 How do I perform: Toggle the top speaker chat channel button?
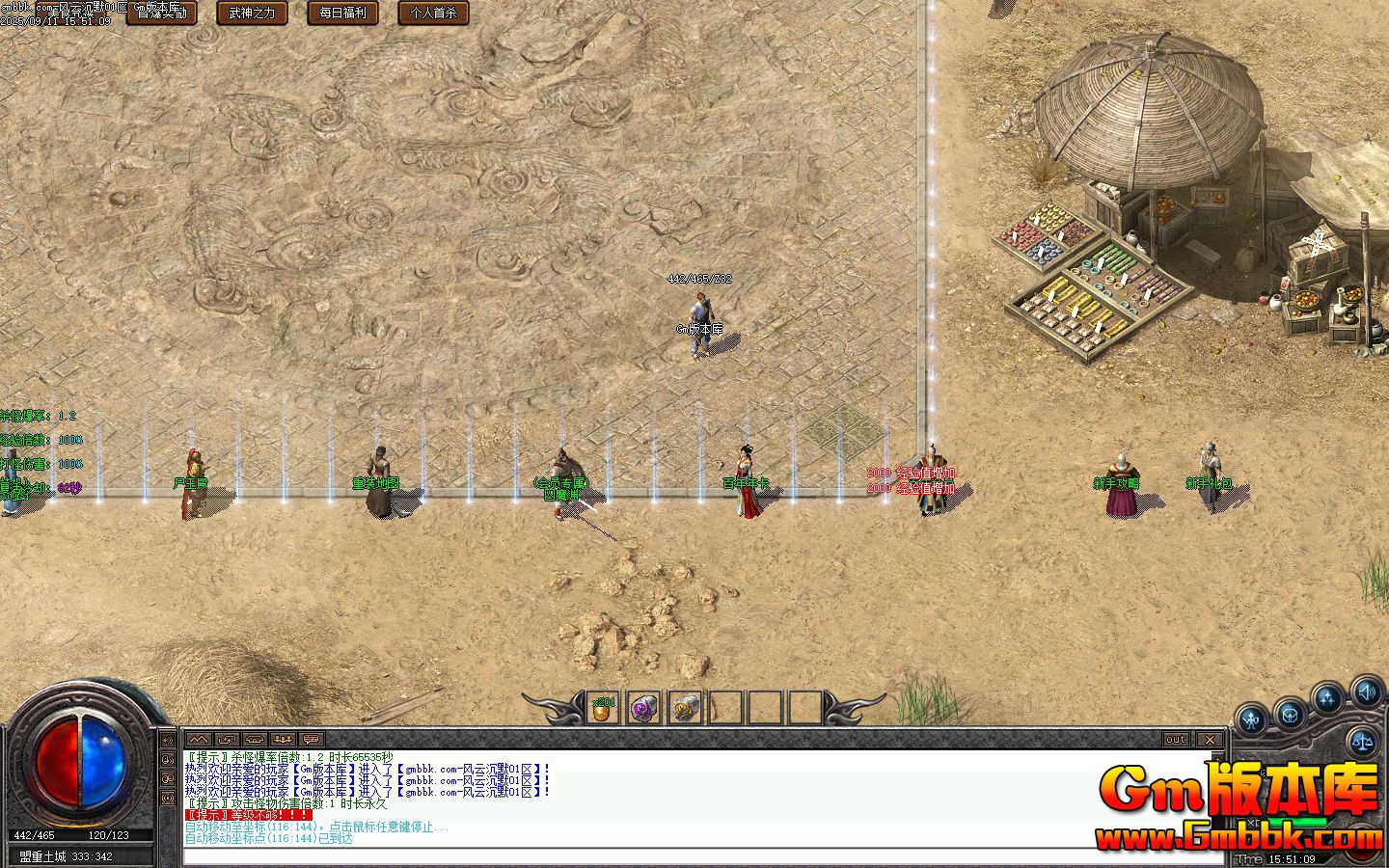[168, 741]
